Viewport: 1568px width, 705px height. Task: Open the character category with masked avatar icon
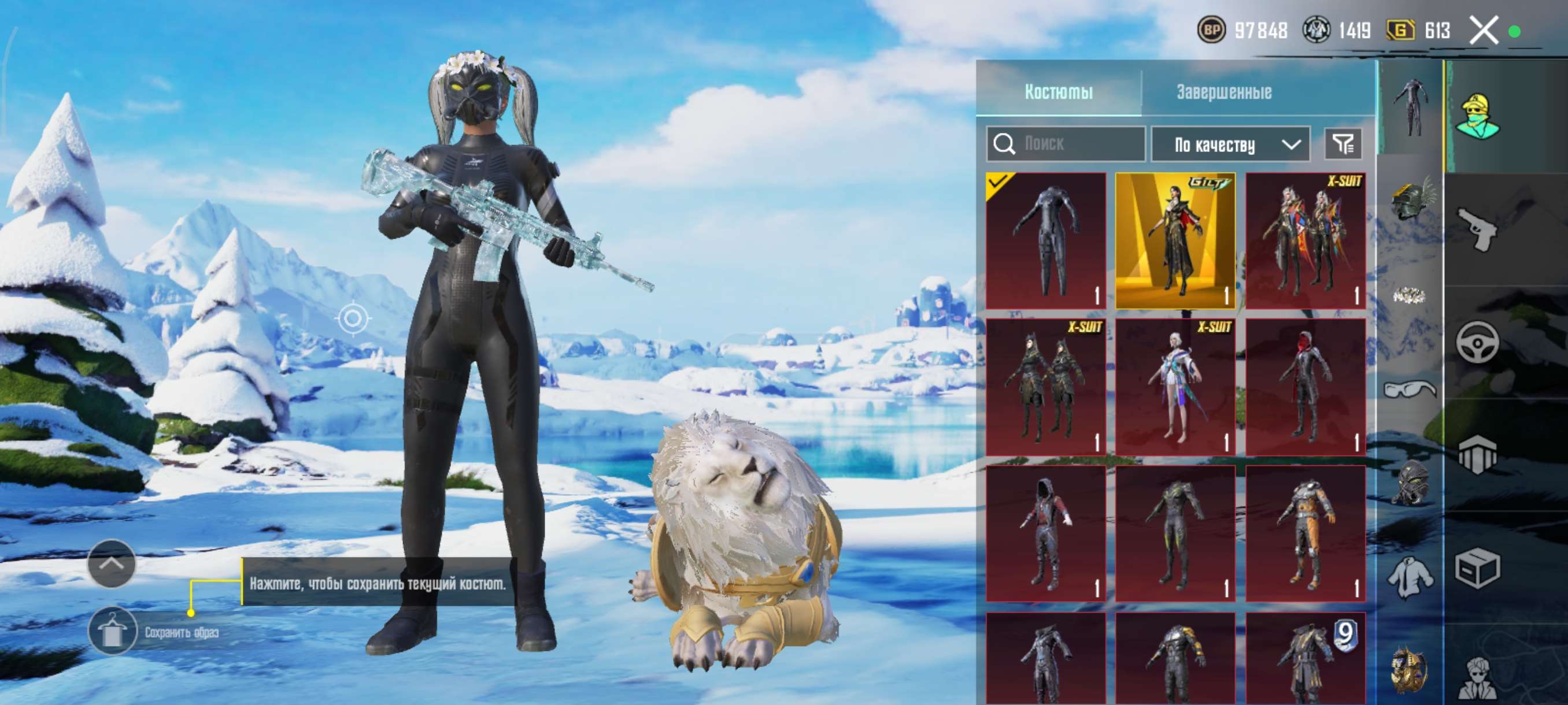1480,114
